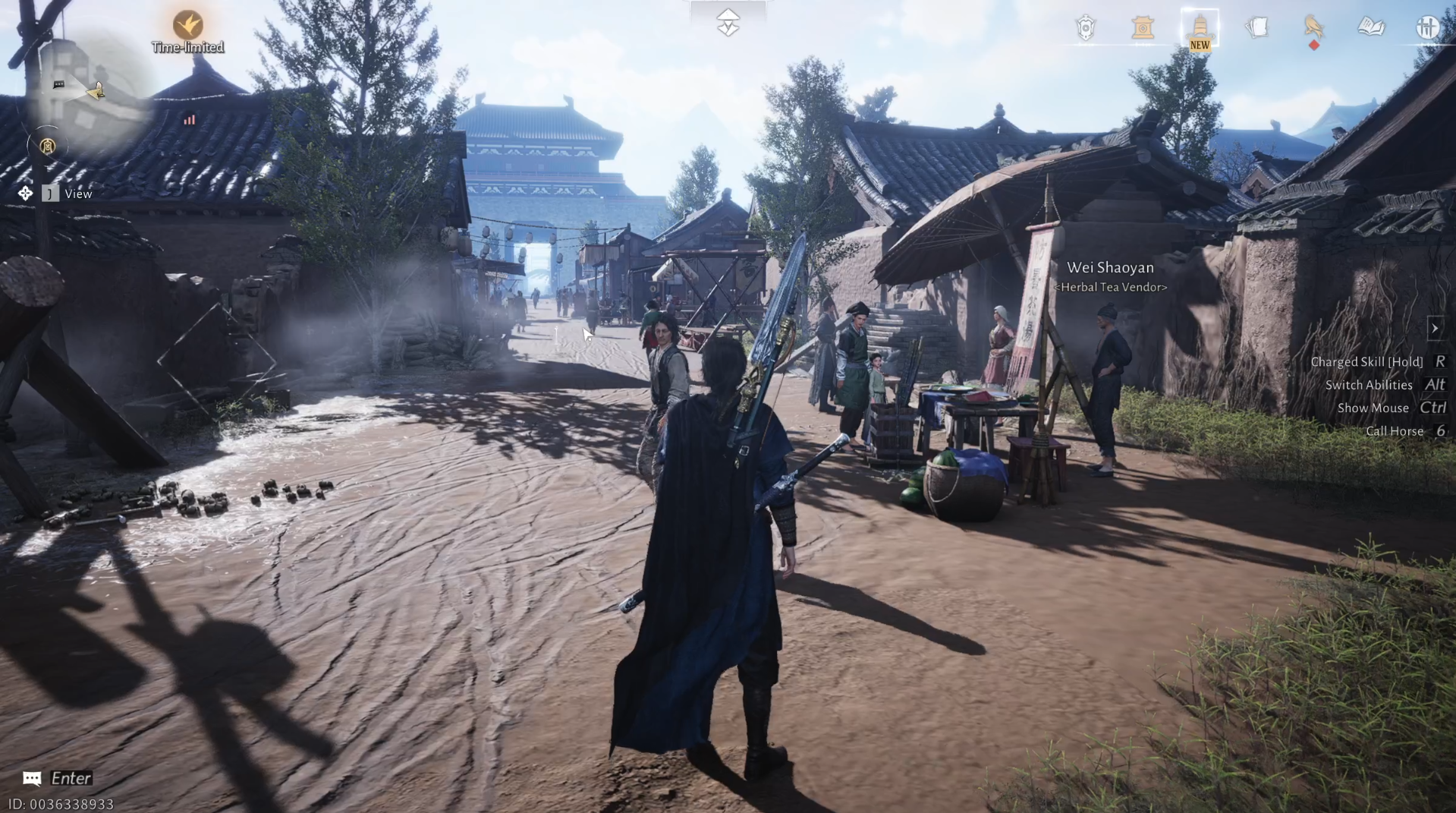This screenshot has width=1456, height=813.
Task: Open the falcon icon with red alert diamond
Action: (x=1315, y=27)
